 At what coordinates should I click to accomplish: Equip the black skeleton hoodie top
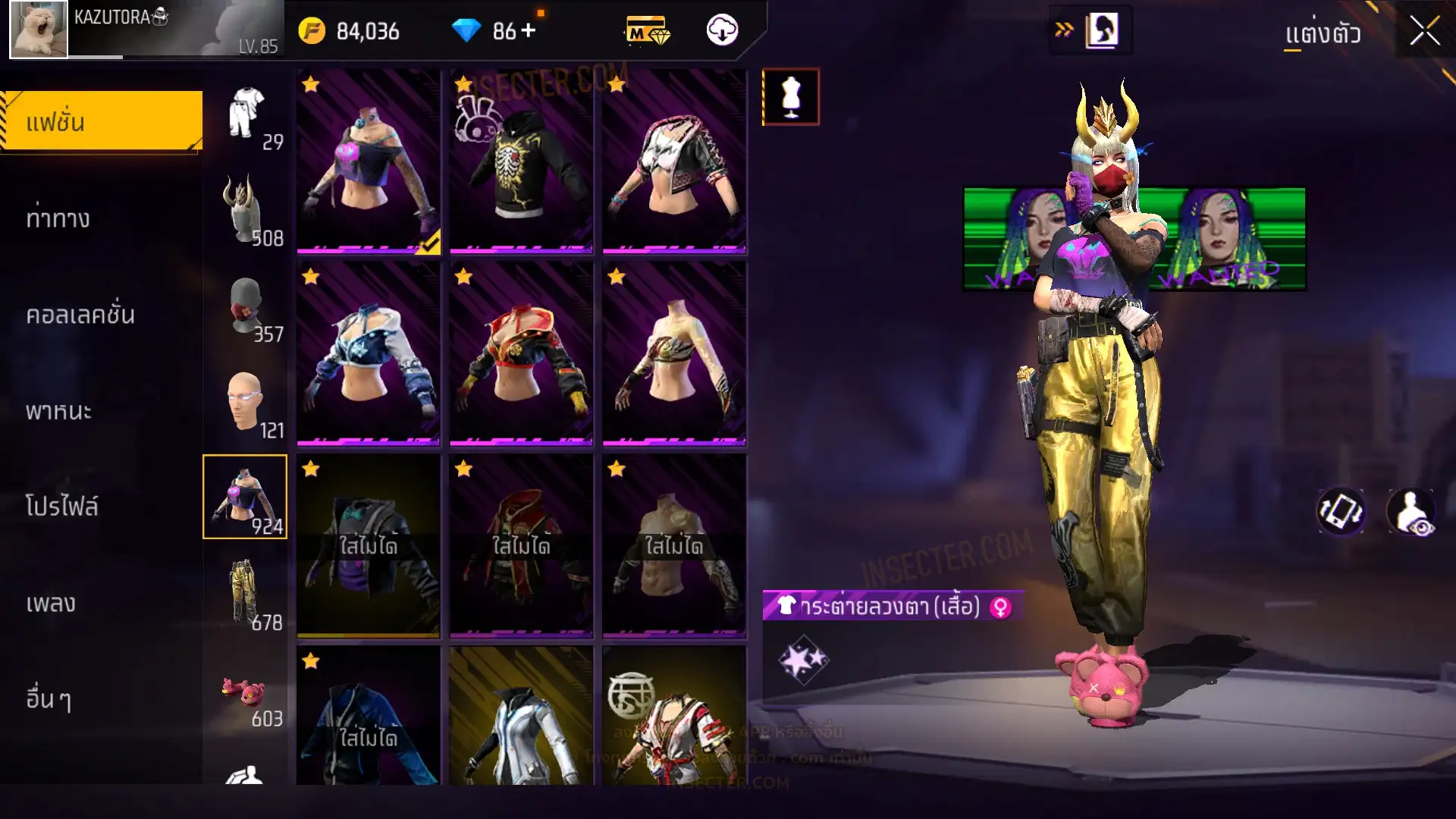tap(521, 161)
